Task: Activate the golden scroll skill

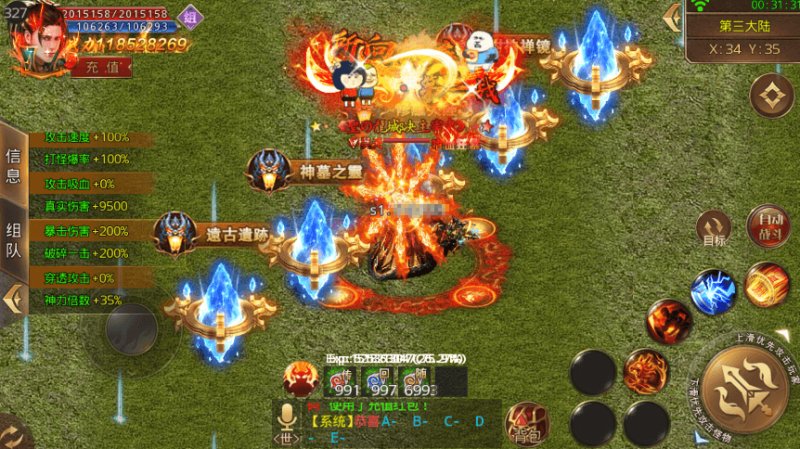Action: tap(768, 285)
